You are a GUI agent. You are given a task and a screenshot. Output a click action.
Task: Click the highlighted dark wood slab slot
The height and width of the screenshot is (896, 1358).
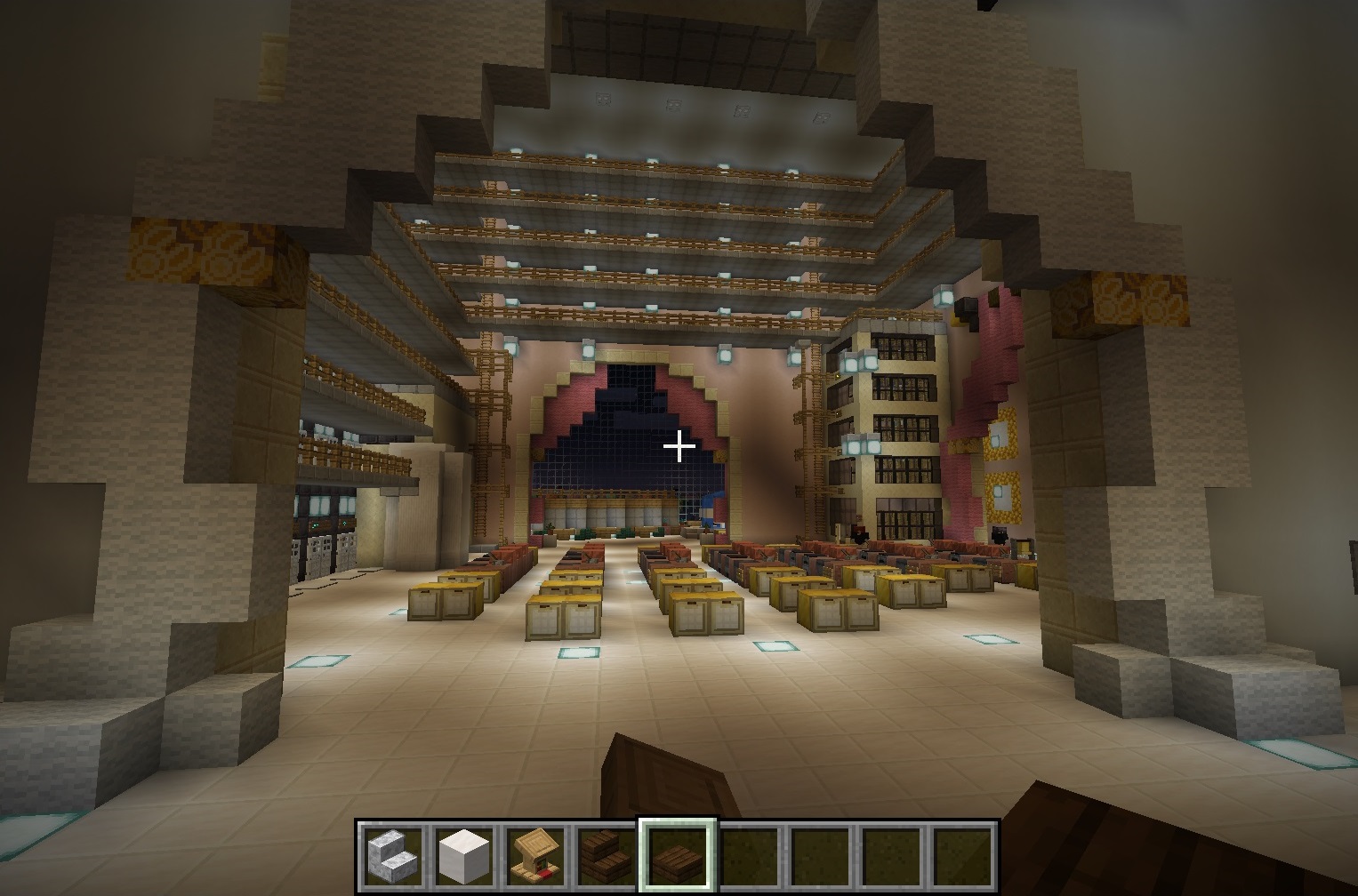click(678, 855)
